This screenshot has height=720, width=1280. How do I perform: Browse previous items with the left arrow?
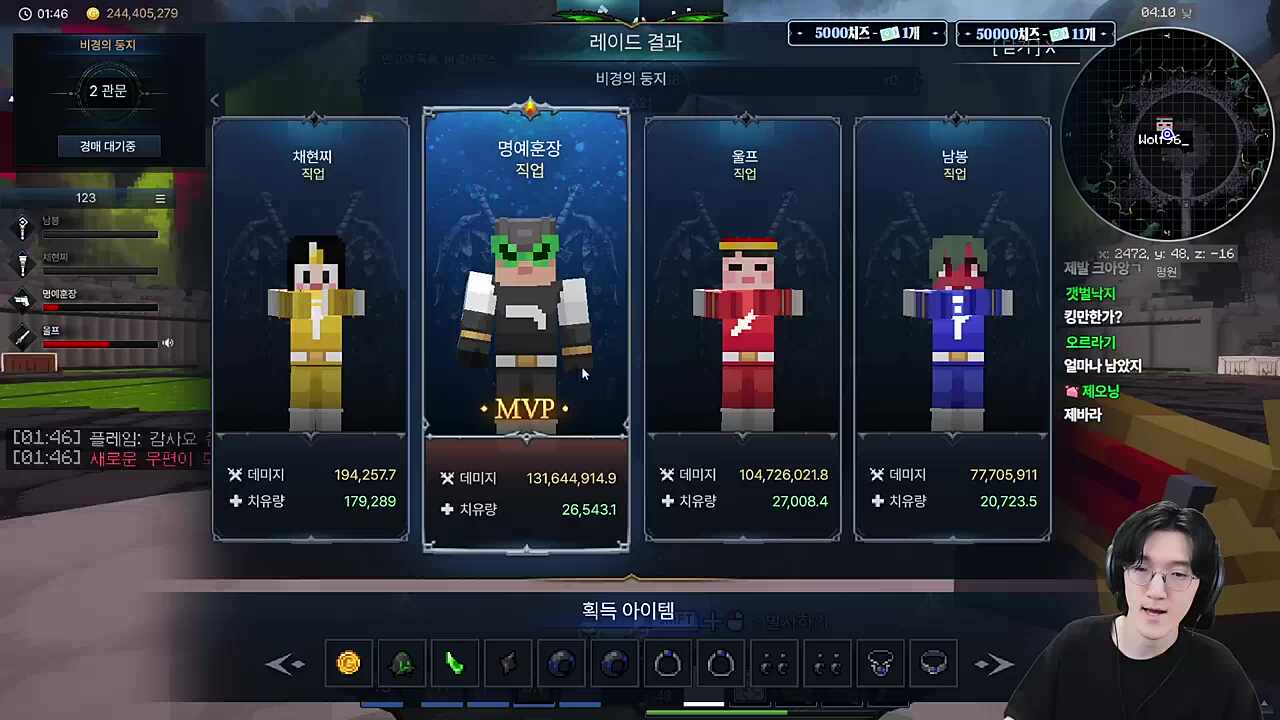(x=287, y=663)
